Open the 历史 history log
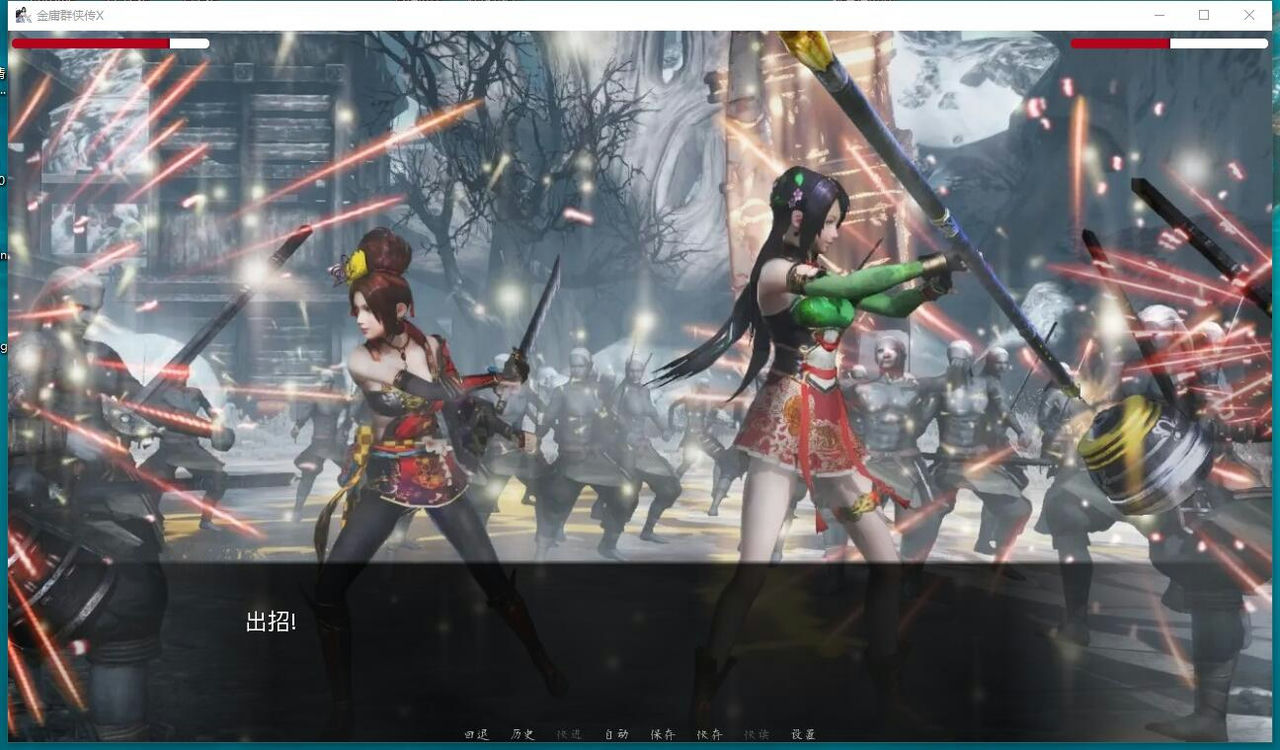The height and width of the screenshot is (750, 1280). pyautogui.click(x=521, y=734)
